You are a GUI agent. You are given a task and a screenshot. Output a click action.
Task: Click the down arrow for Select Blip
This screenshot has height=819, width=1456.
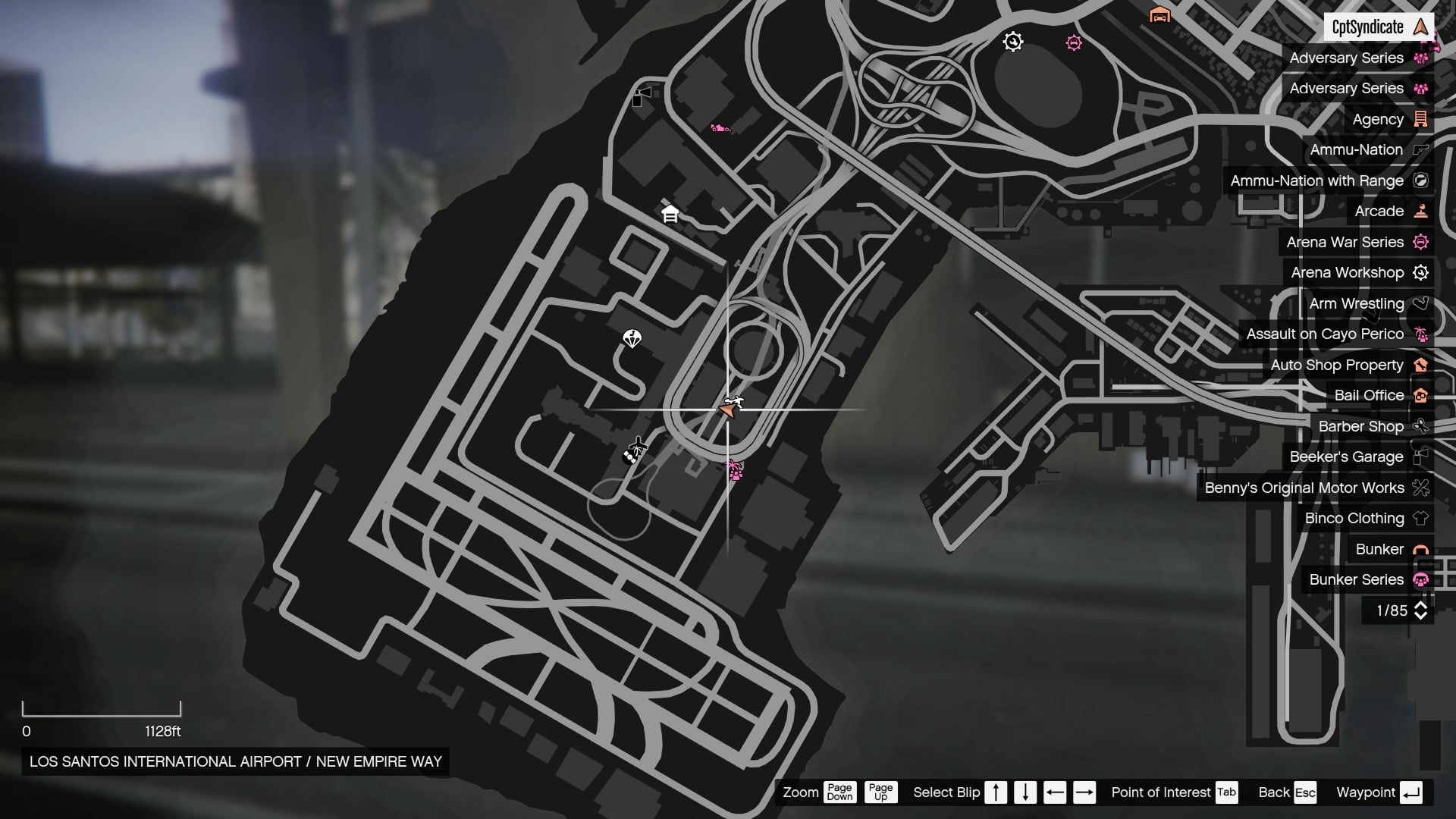[x=1025, y=792]
